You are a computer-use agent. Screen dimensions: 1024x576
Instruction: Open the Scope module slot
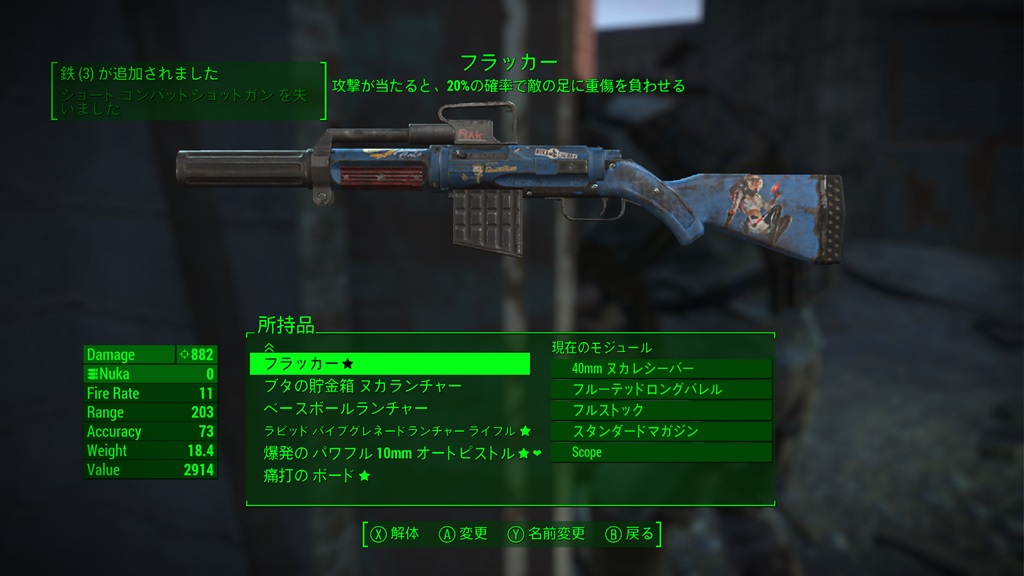661,452
